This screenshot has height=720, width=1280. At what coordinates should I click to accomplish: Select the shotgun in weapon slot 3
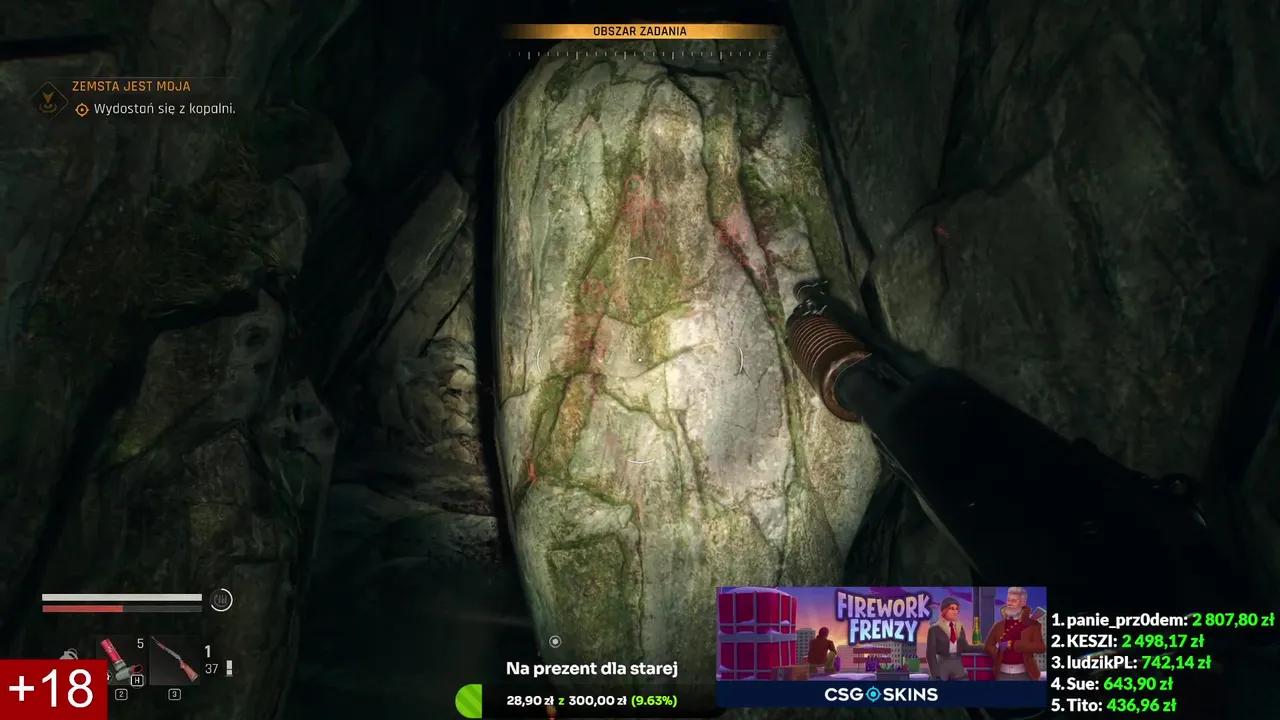(x=174, y=660)
